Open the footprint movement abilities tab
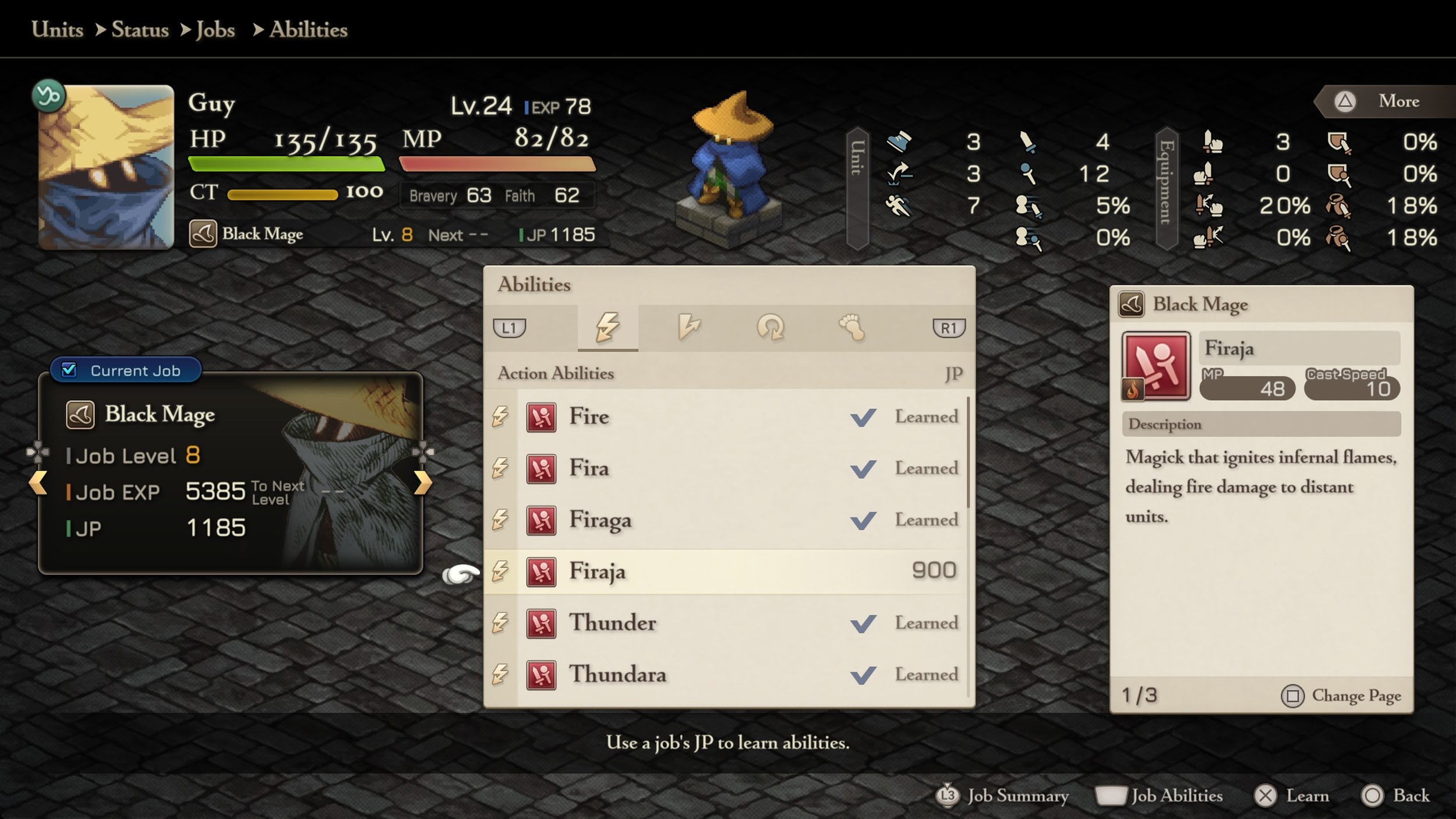 851,327
